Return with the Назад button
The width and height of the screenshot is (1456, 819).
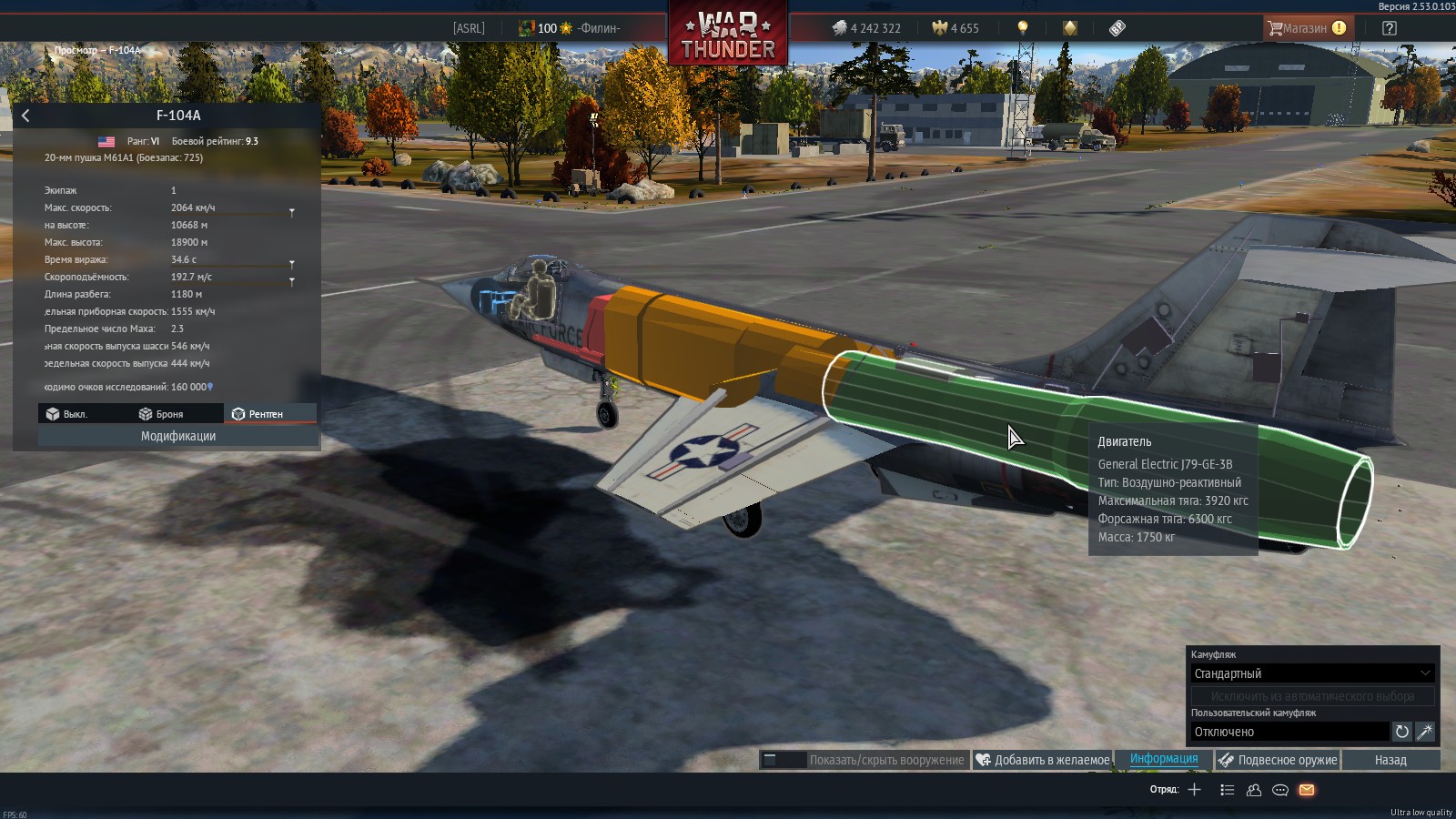(1390, 760)
